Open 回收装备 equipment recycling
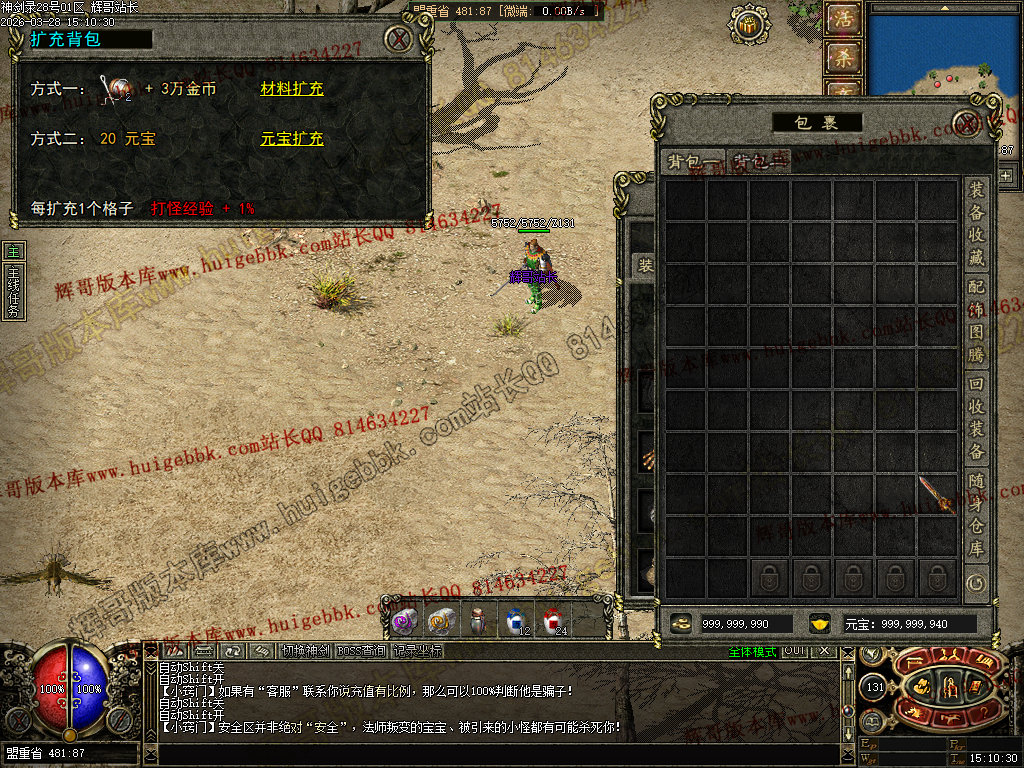The height and width of the screenshot is (768, 1024). [976, 418]
